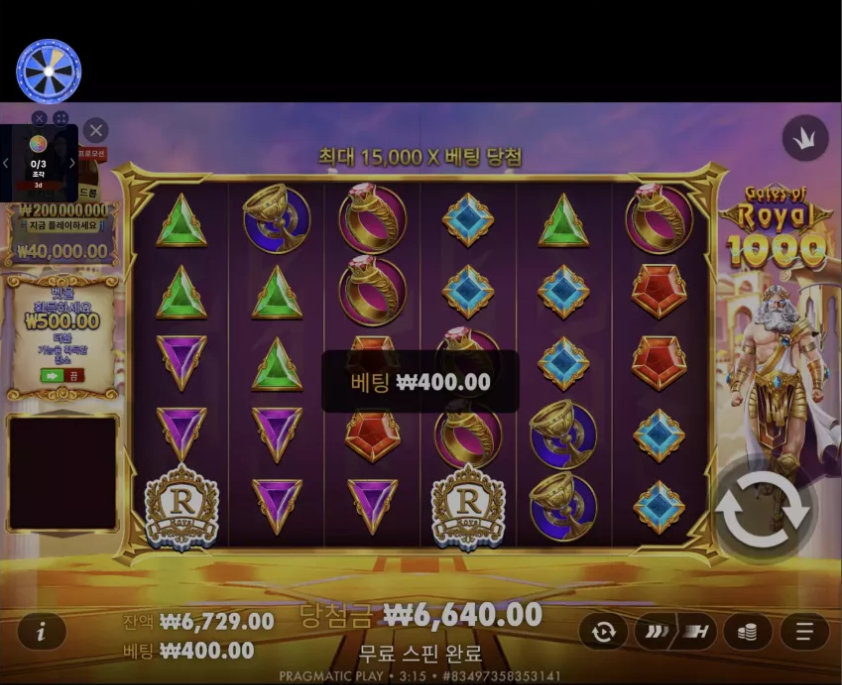
Task: Switch off the scroll offer with the red button
Action: coord(75,375)
